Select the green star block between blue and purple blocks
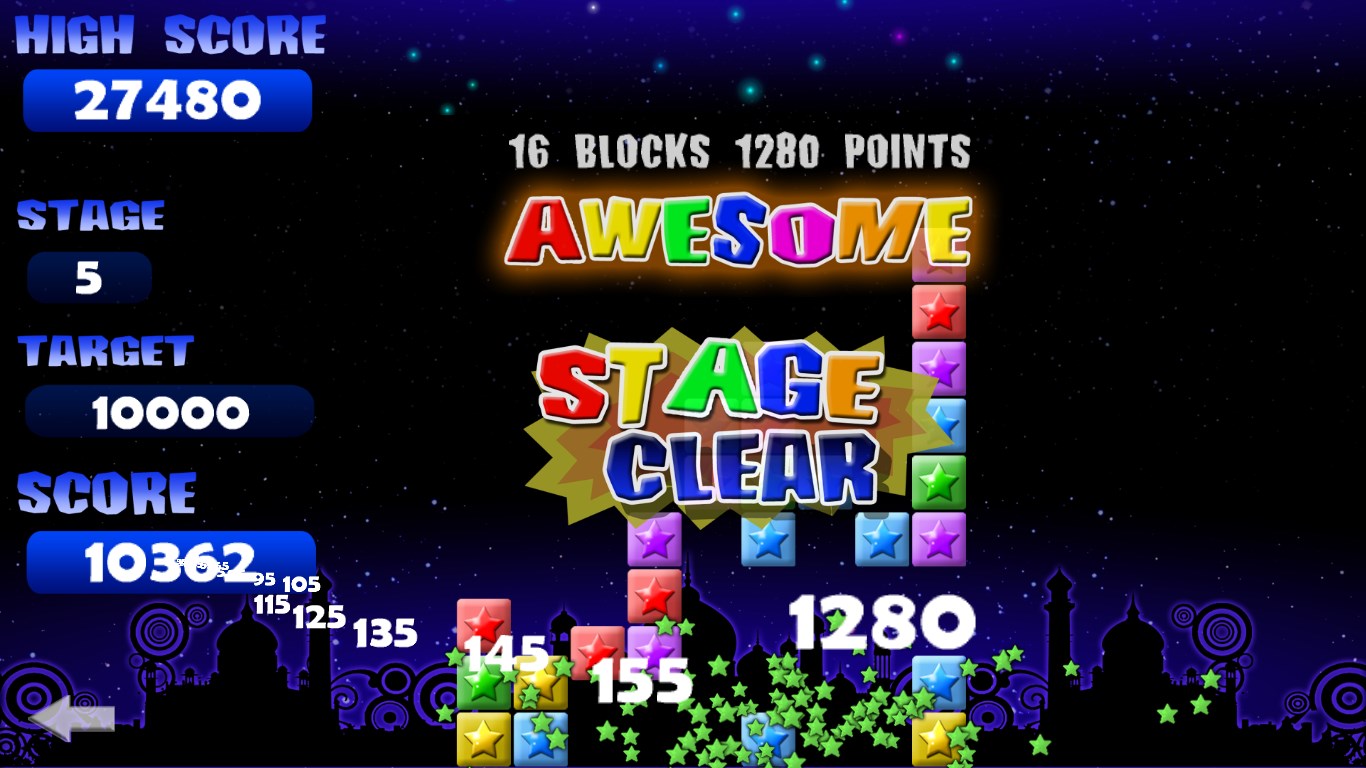The width and height of the screenshot is (1366, 768). pyautogui.click(x=939, y=482)
